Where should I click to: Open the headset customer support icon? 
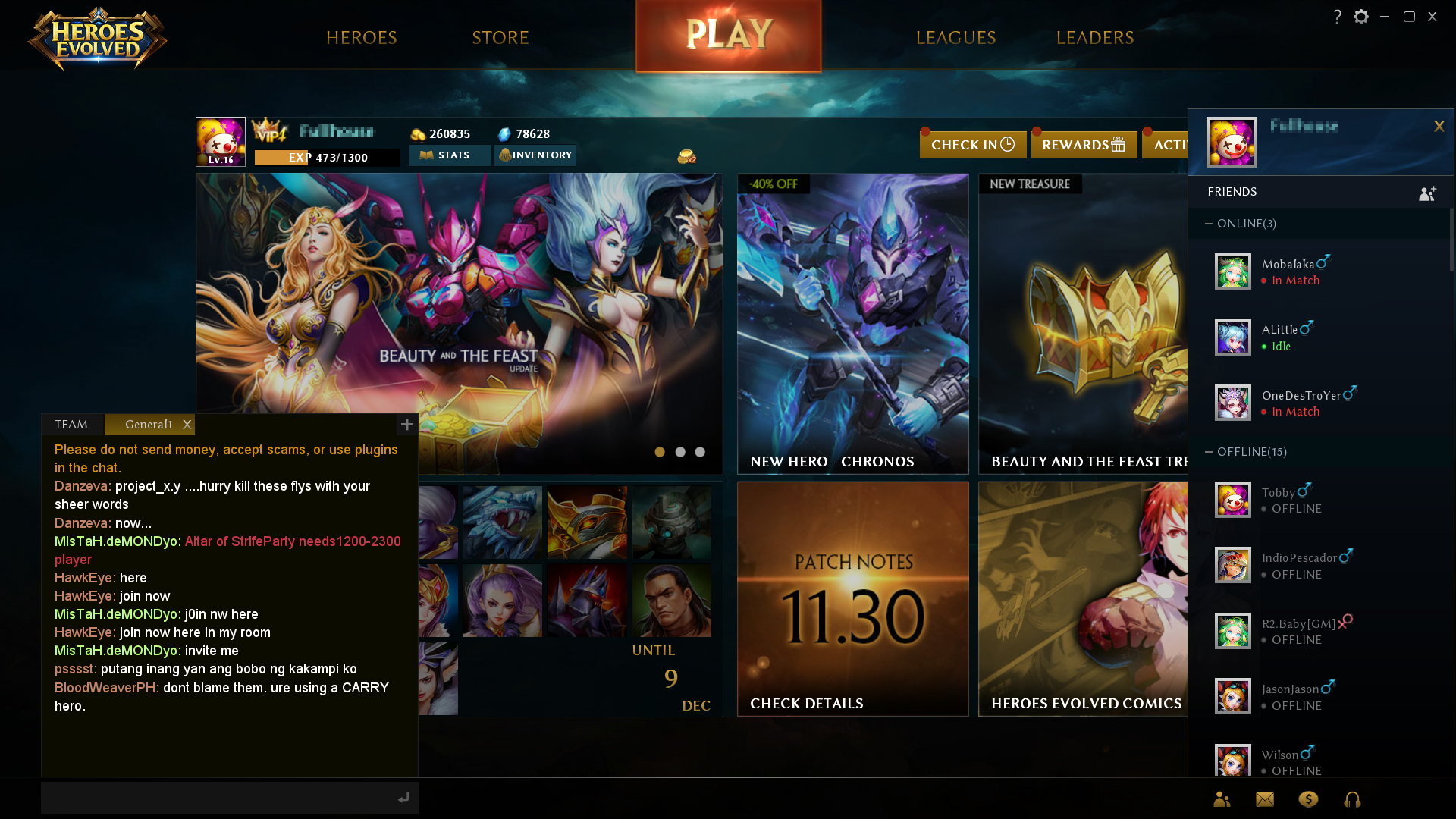click(x=1353, y=799)
